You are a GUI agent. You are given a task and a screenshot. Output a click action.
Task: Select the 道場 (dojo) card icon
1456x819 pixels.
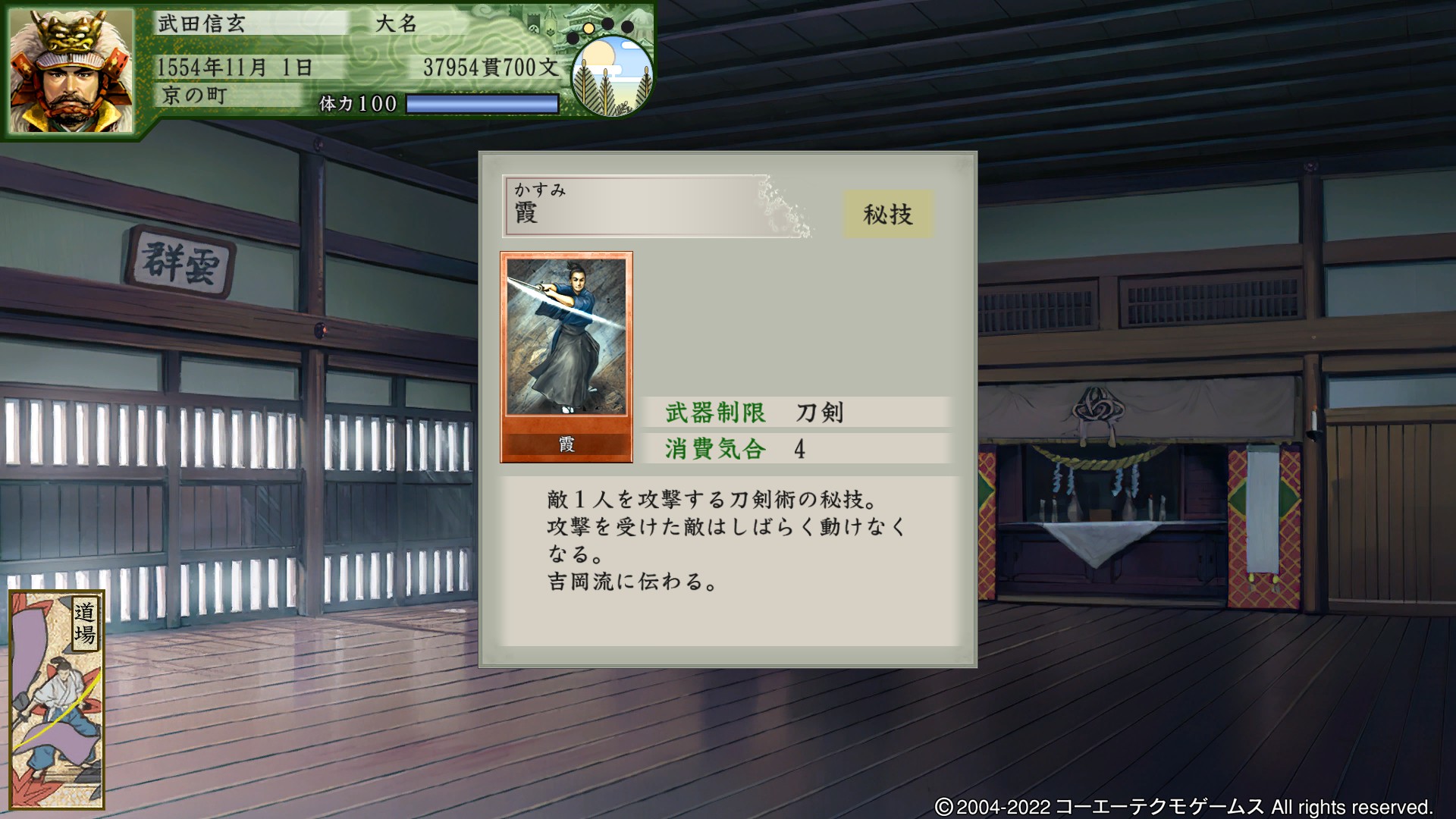pos(57,698)
